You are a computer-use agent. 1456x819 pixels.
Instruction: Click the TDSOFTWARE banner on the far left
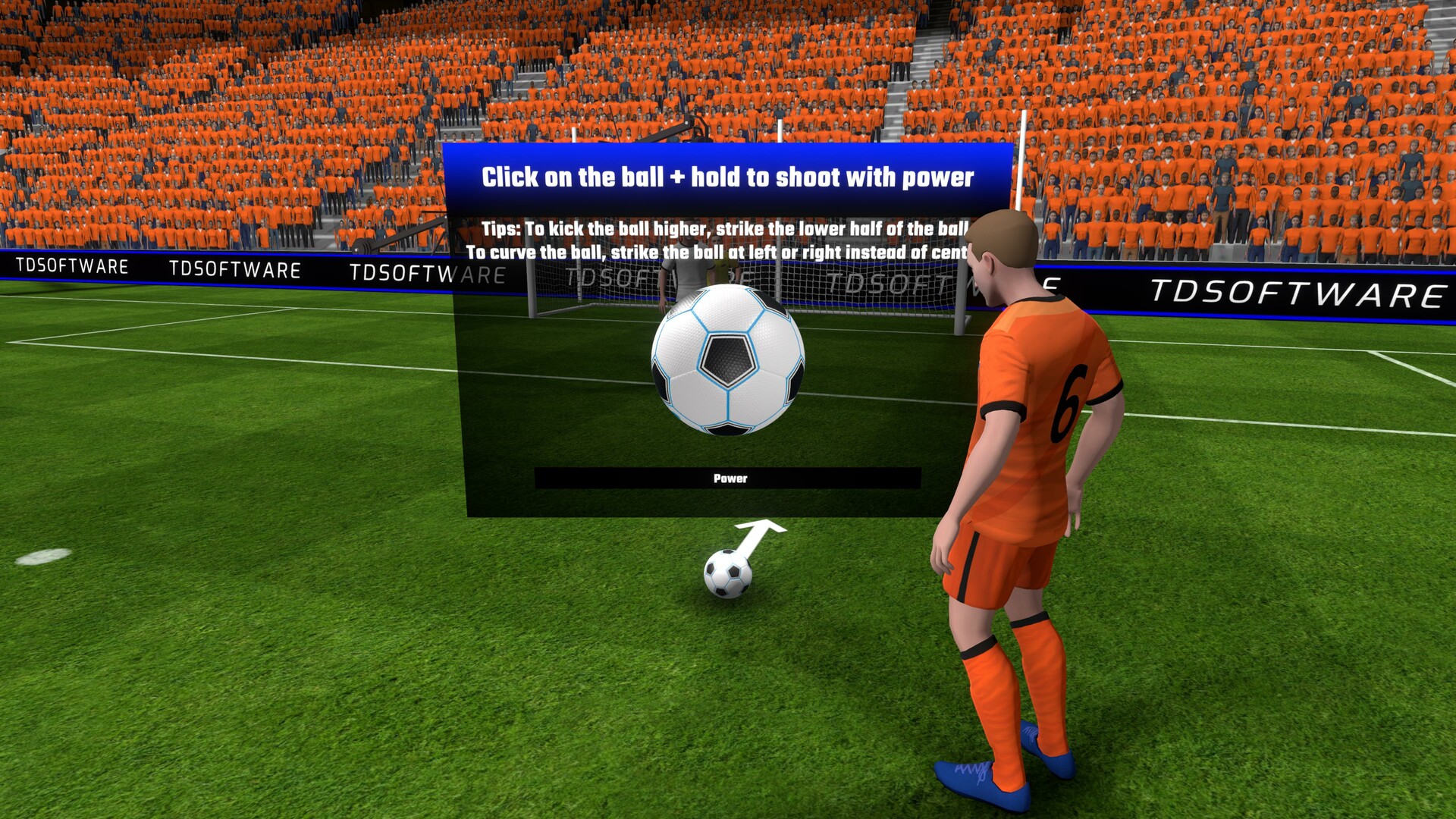tap(72, 266)
